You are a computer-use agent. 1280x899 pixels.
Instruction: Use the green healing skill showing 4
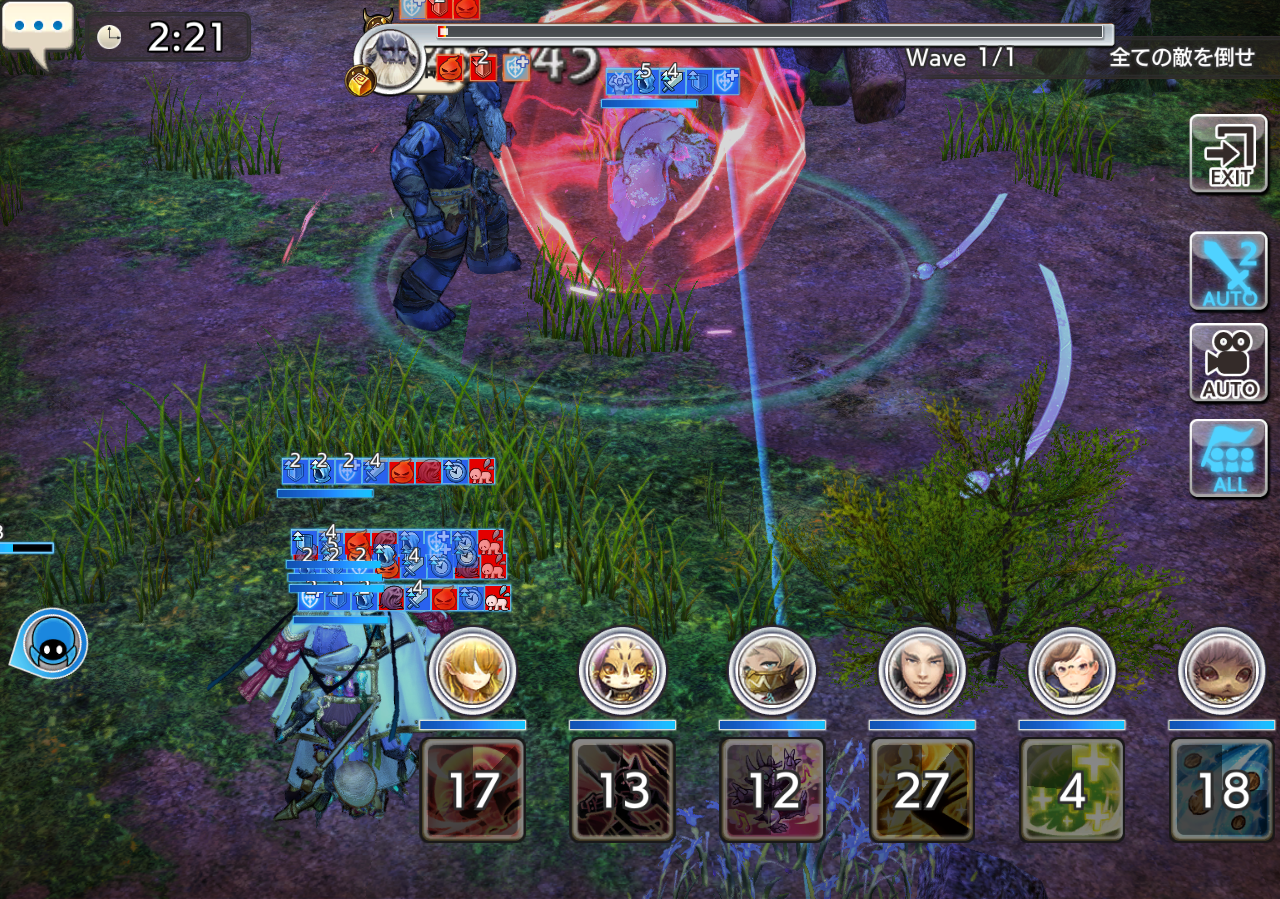coord(1072,789)
